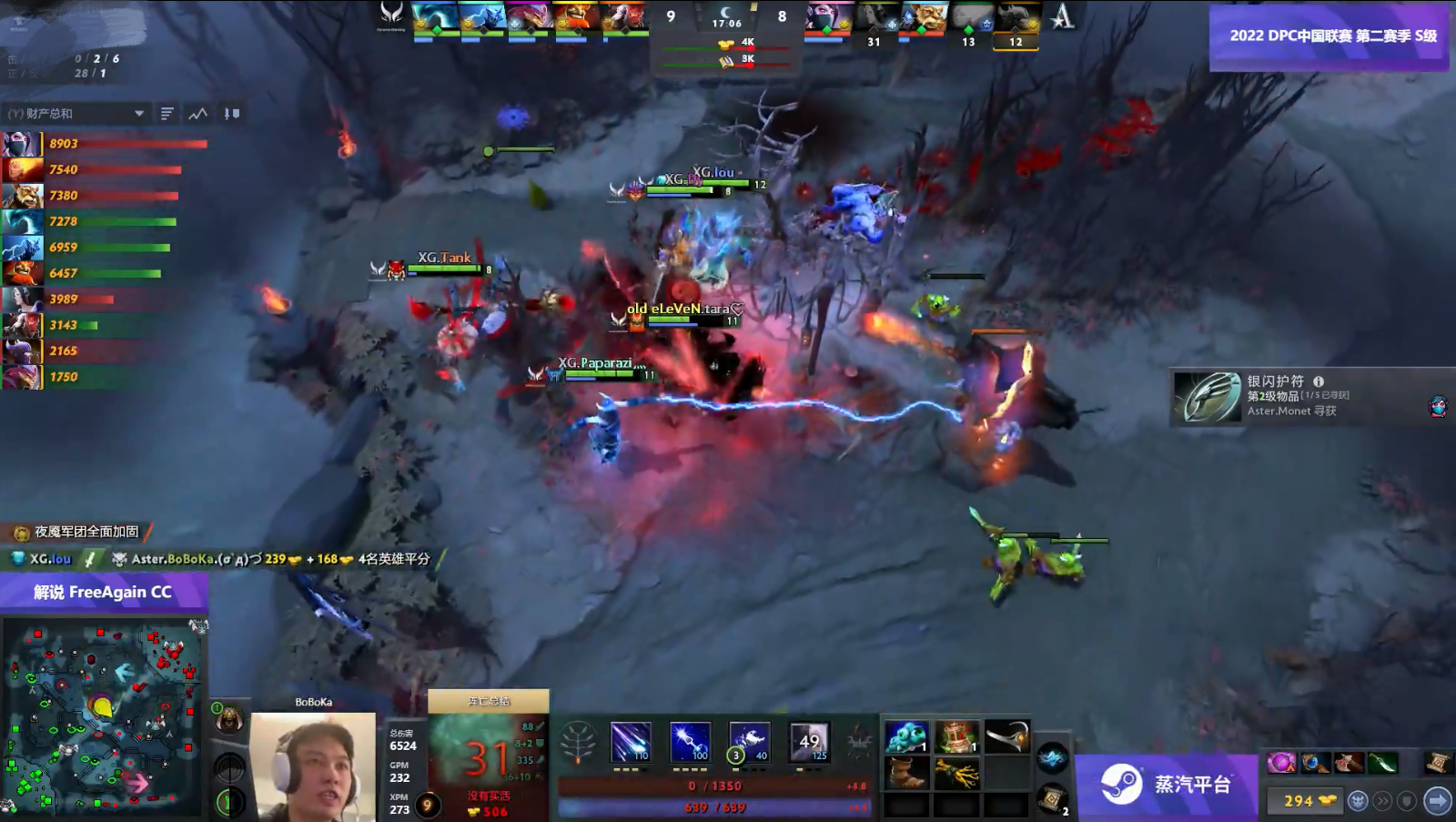Click the courier head icon beside the gold counter
This screenshot has height=822, width=1456.
(x=1360, y=799)
